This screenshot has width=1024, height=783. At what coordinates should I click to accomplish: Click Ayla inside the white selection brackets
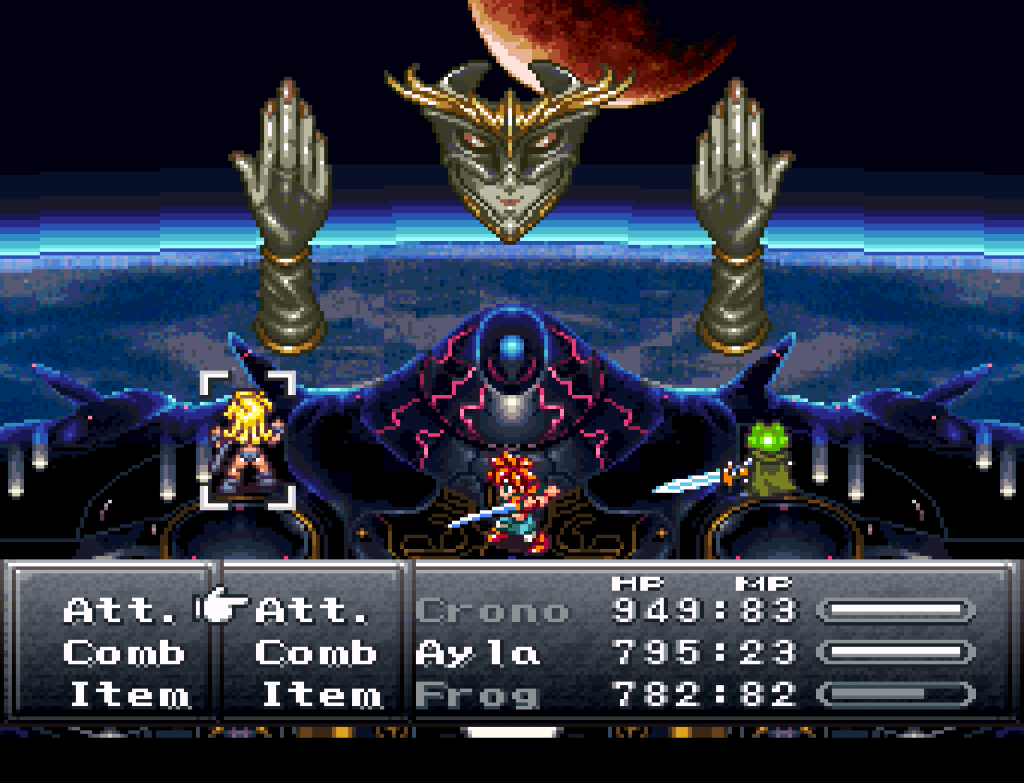click(249, 440)
